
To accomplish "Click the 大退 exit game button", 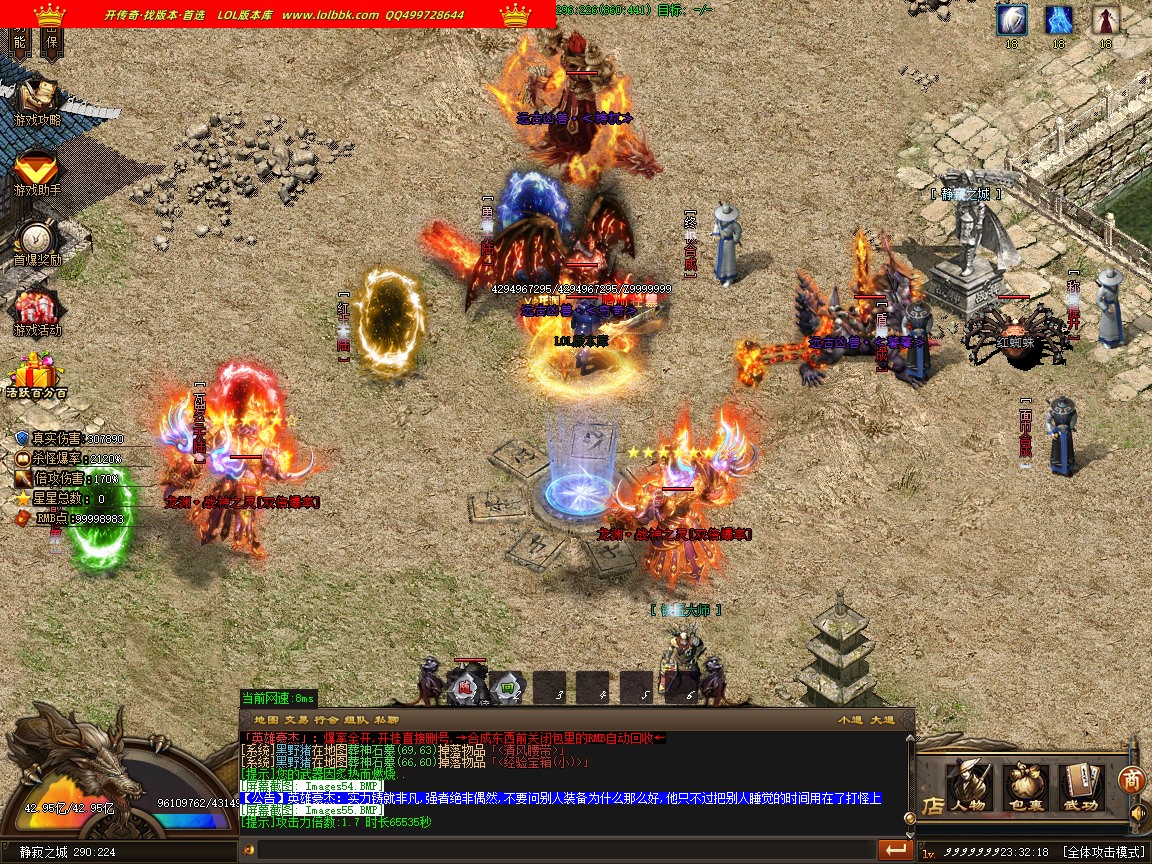I will click(x=882, y=720).
